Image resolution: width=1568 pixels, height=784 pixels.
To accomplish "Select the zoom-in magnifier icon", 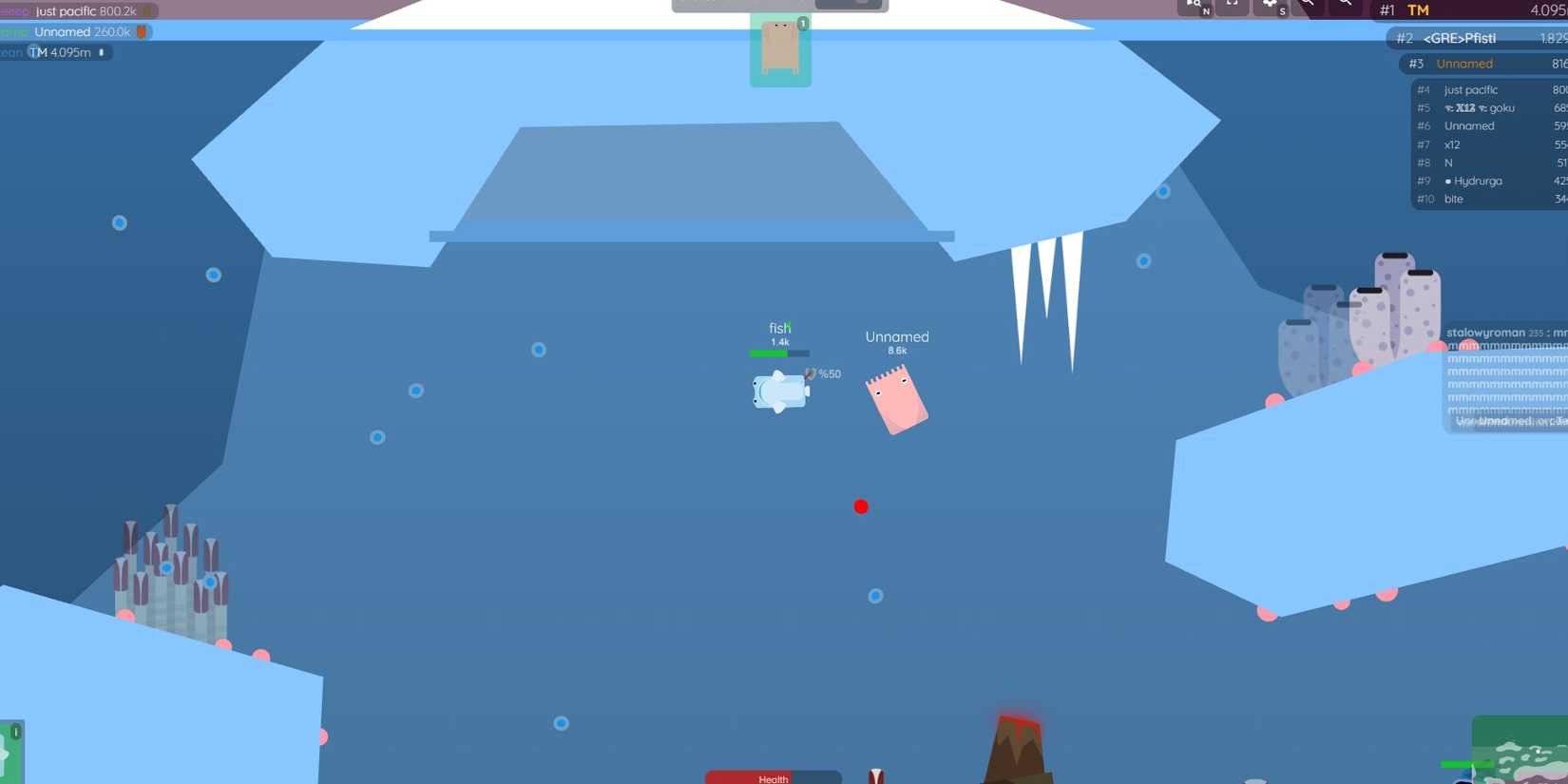I will 1309,5.
